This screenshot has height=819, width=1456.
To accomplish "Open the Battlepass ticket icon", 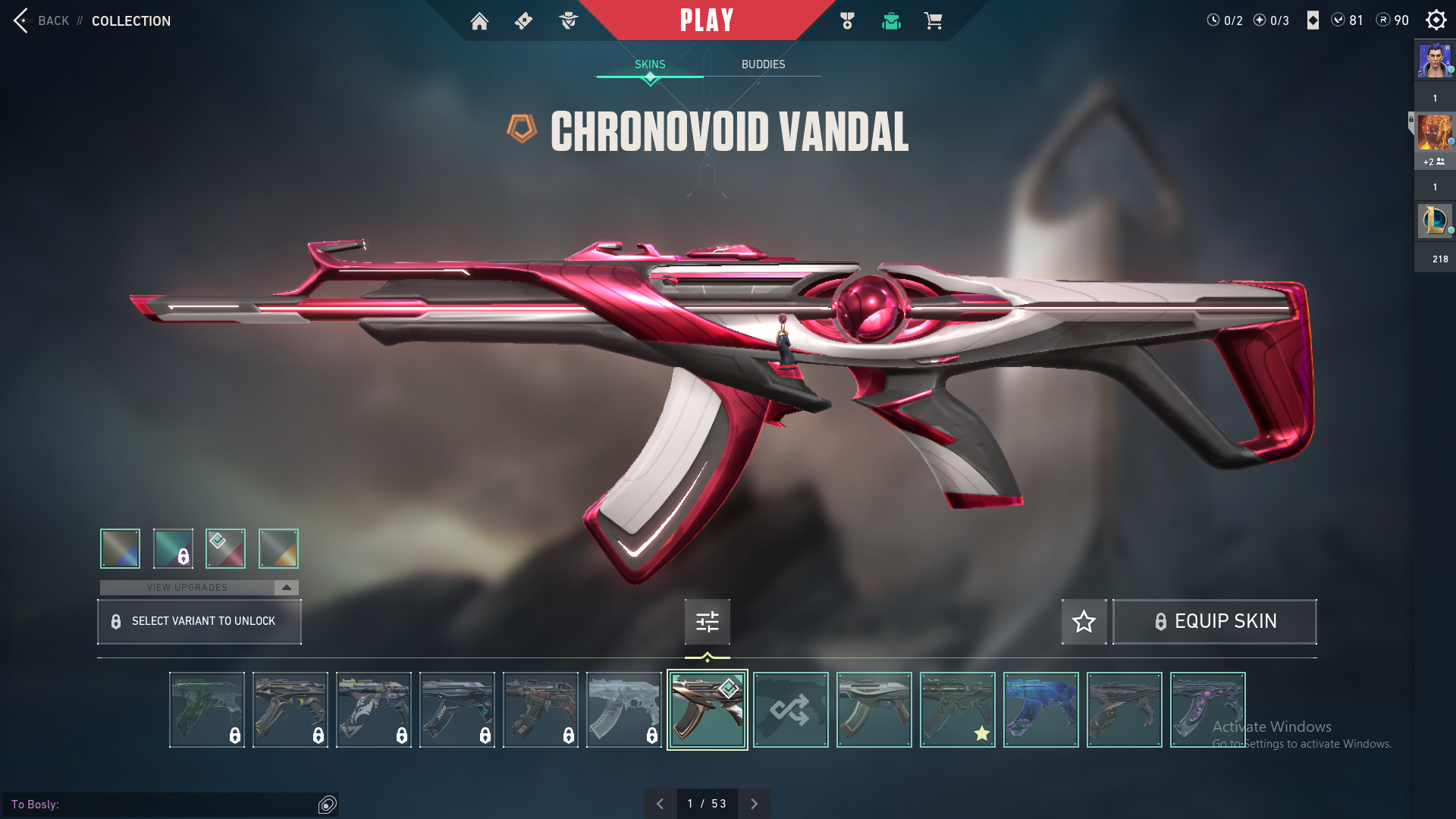I will tap(523, 21).
